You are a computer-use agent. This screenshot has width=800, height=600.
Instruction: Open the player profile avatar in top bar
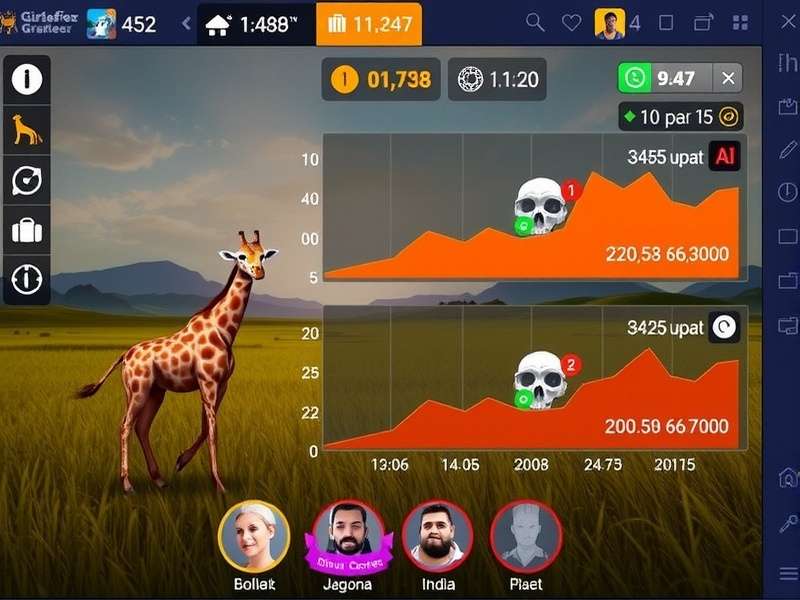coord(609,23)
